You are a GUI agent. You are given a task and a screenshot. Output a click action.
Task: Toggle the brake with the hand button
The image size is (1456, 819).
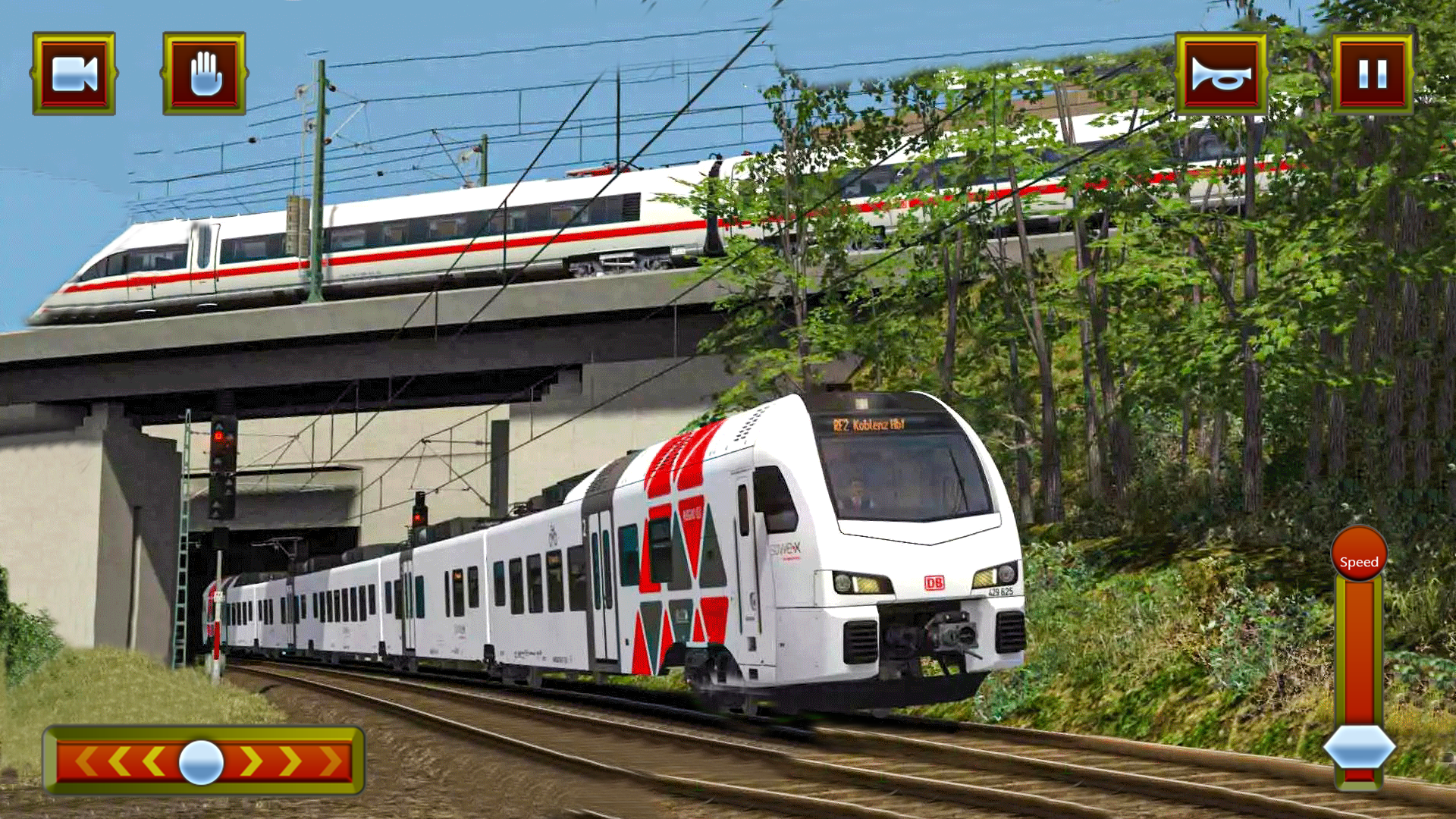coord(206,74)
